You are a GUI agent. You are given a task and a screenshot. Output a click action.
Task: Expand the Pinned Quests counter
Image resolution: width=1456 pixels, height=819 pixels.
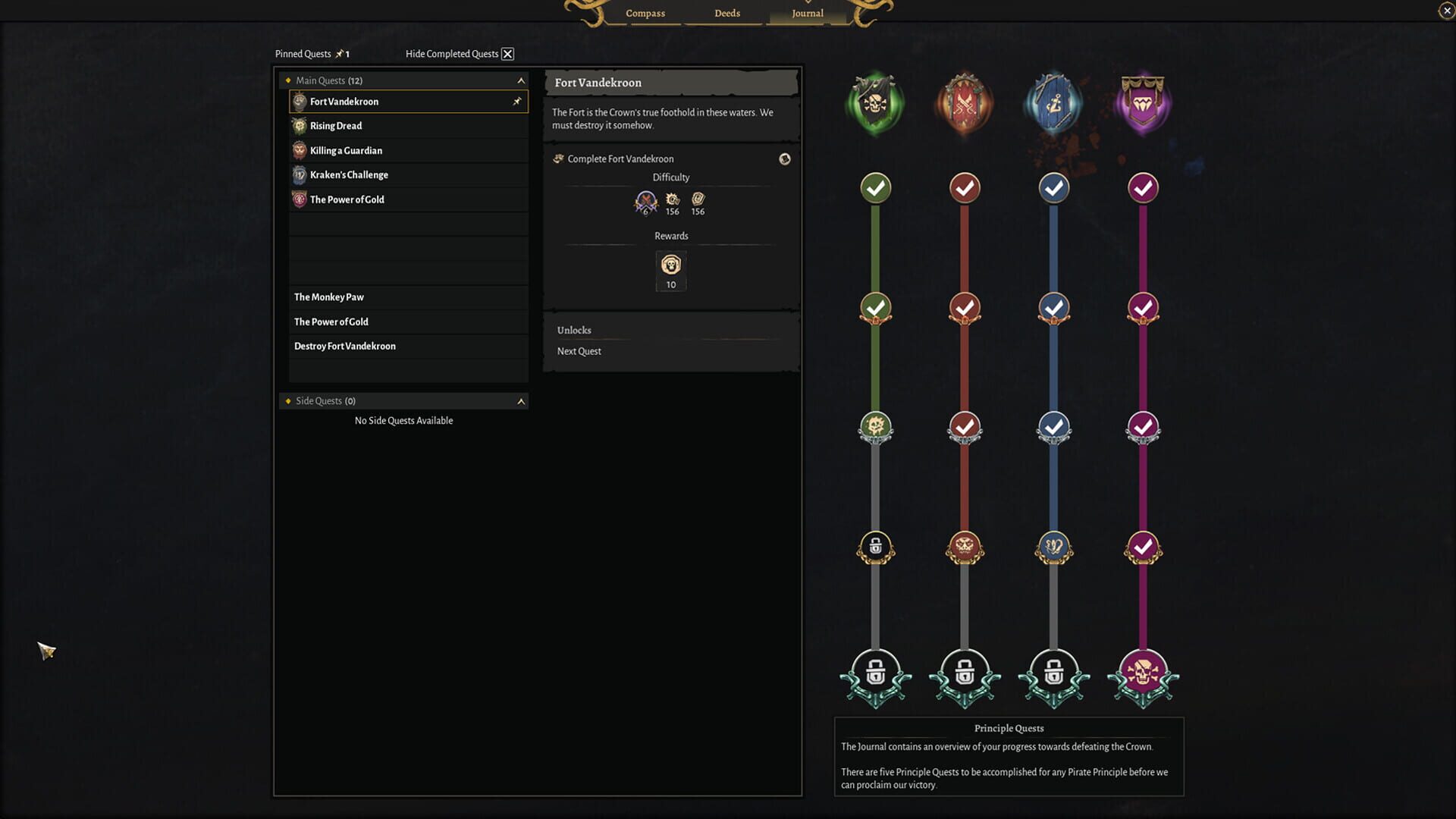341,53
